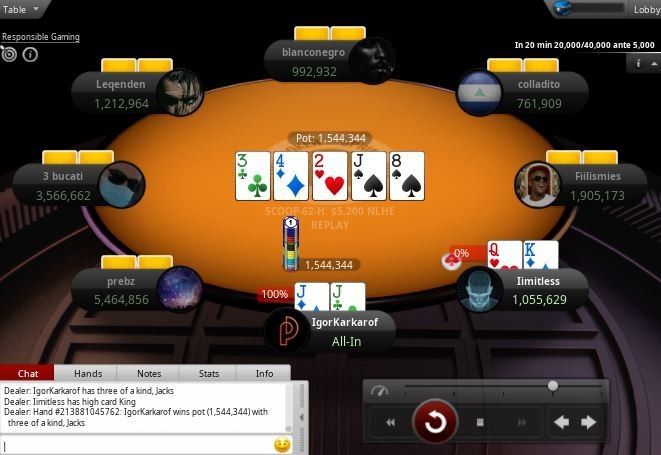The width and height of the screenshot is (661, 455).
Task: Go to the next hand with right arrow
Action: coord(589,422)
